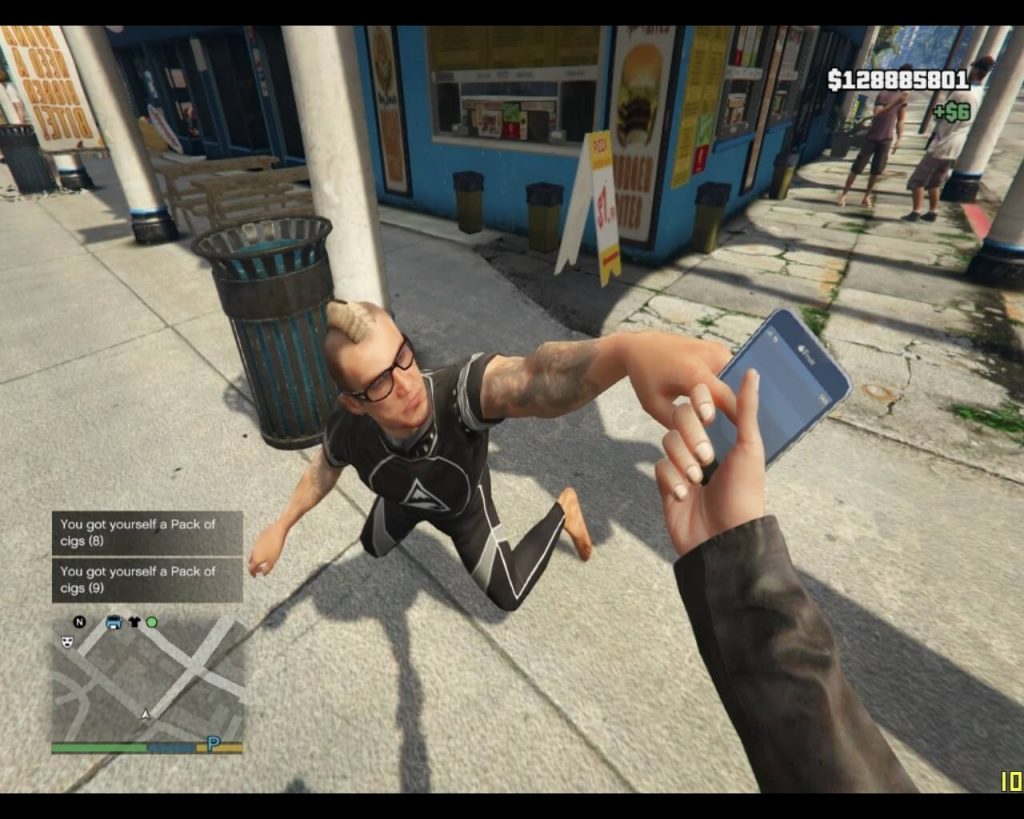Open the Pack of cigs (8) notification
The width and height of the screenshot is (1024, 819).
pos(147,533)
